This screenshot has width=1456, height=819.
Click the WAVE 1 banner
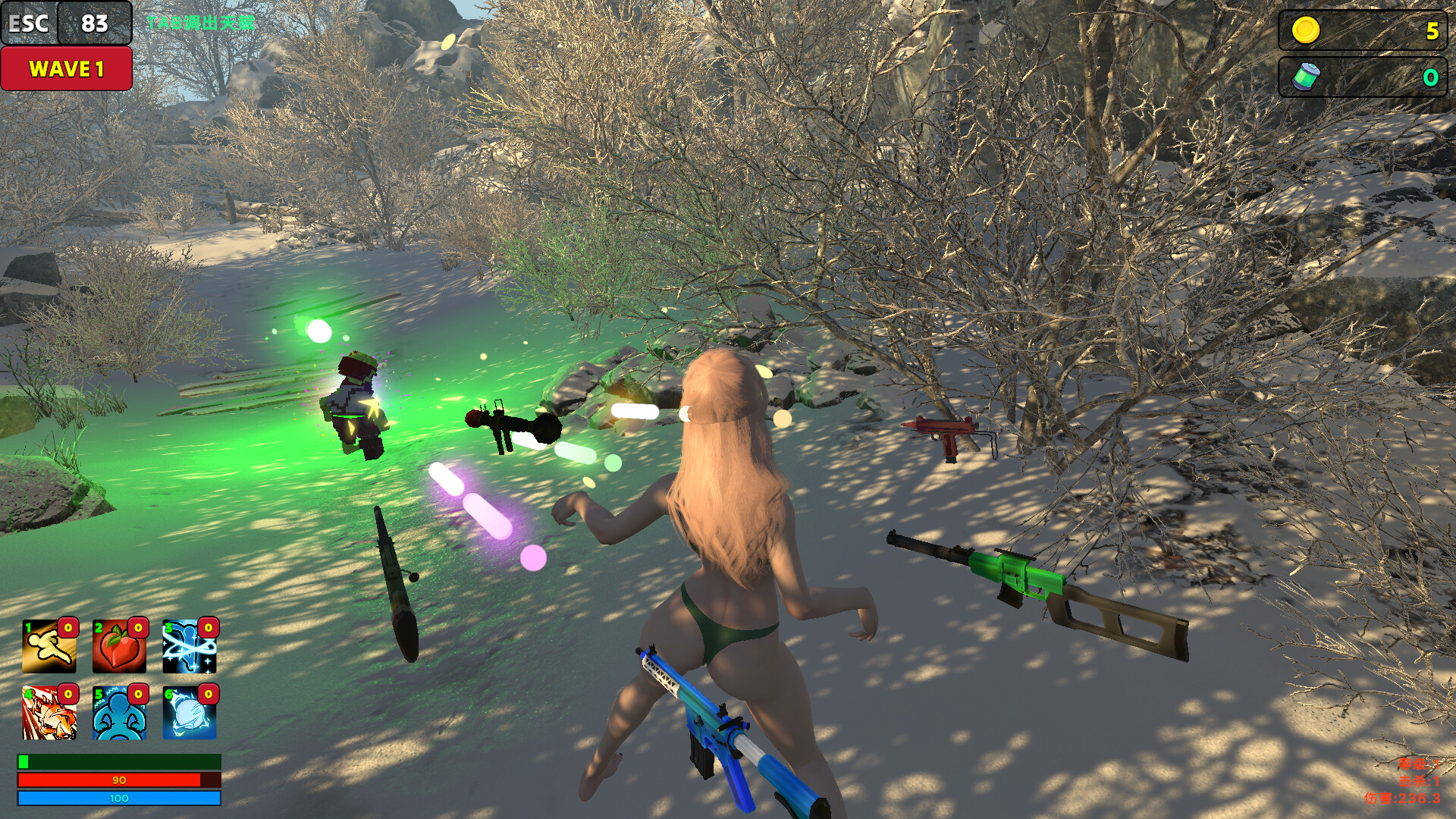tap(65, 69)
